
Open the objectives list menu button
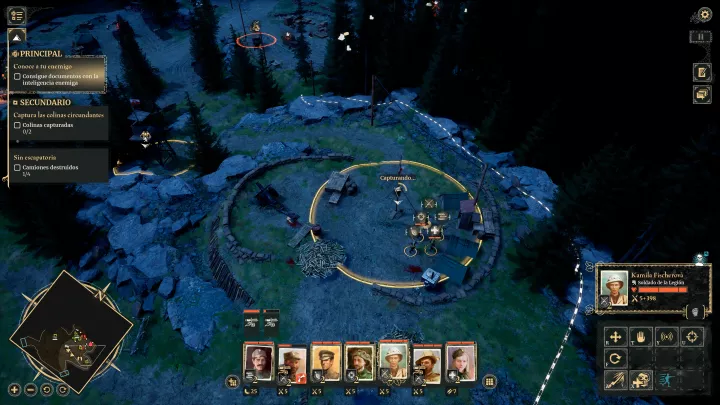tap(16, 15)
